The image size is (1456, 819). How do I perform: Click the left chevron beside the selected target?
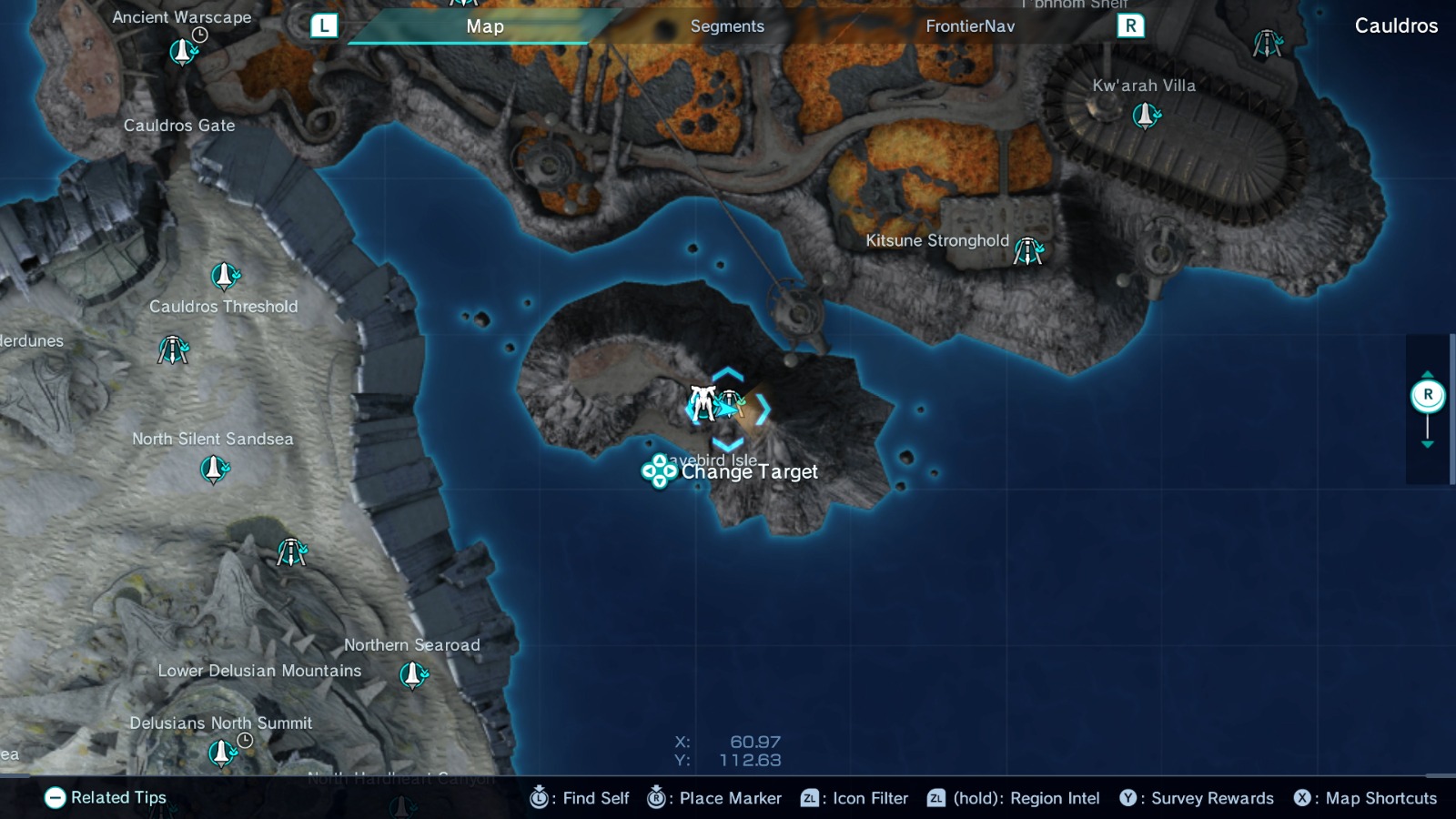click(688, 410)
